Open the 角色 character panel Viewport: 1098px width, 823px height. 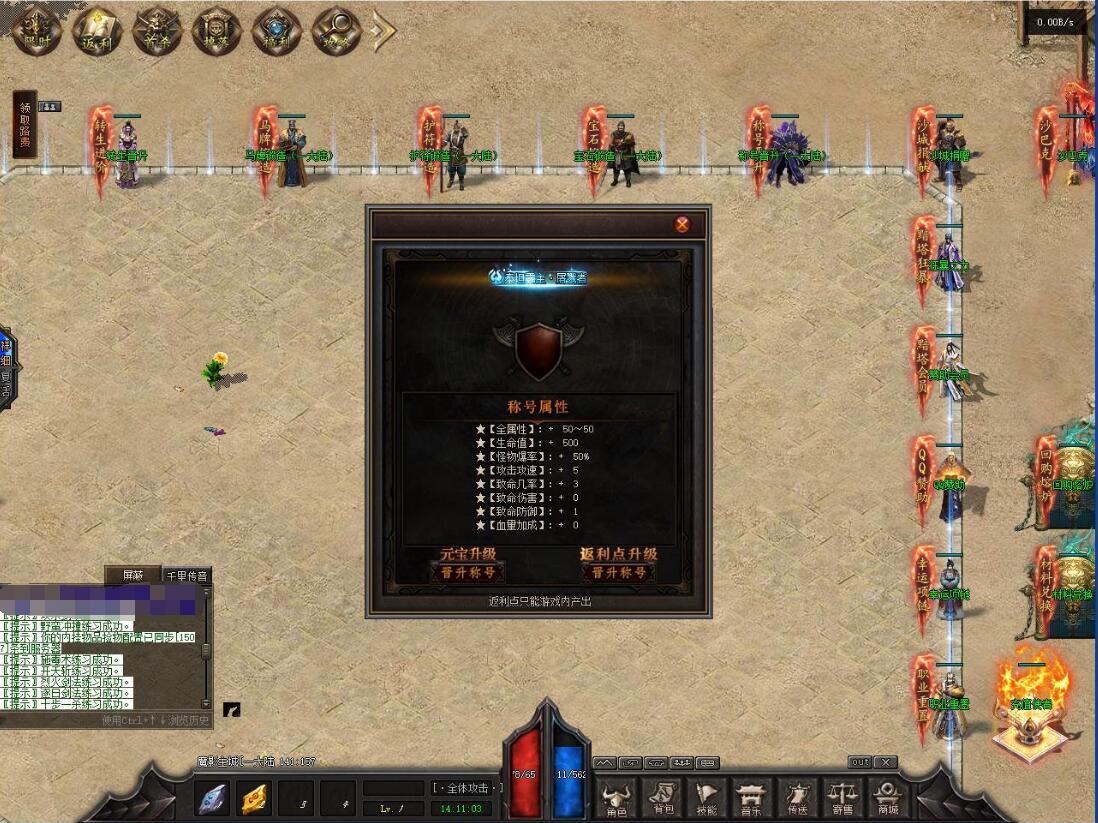618,798
